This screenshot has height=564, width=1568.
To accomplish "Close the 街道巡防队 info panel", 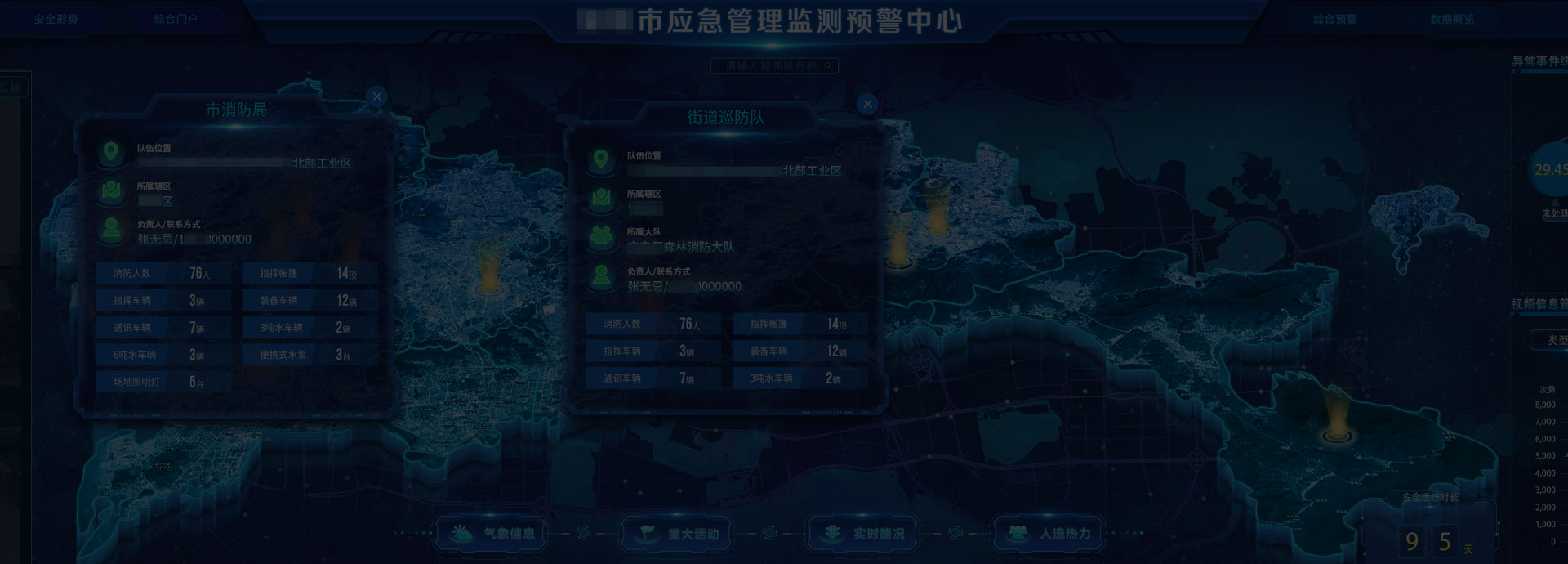I will click(867, 104).
